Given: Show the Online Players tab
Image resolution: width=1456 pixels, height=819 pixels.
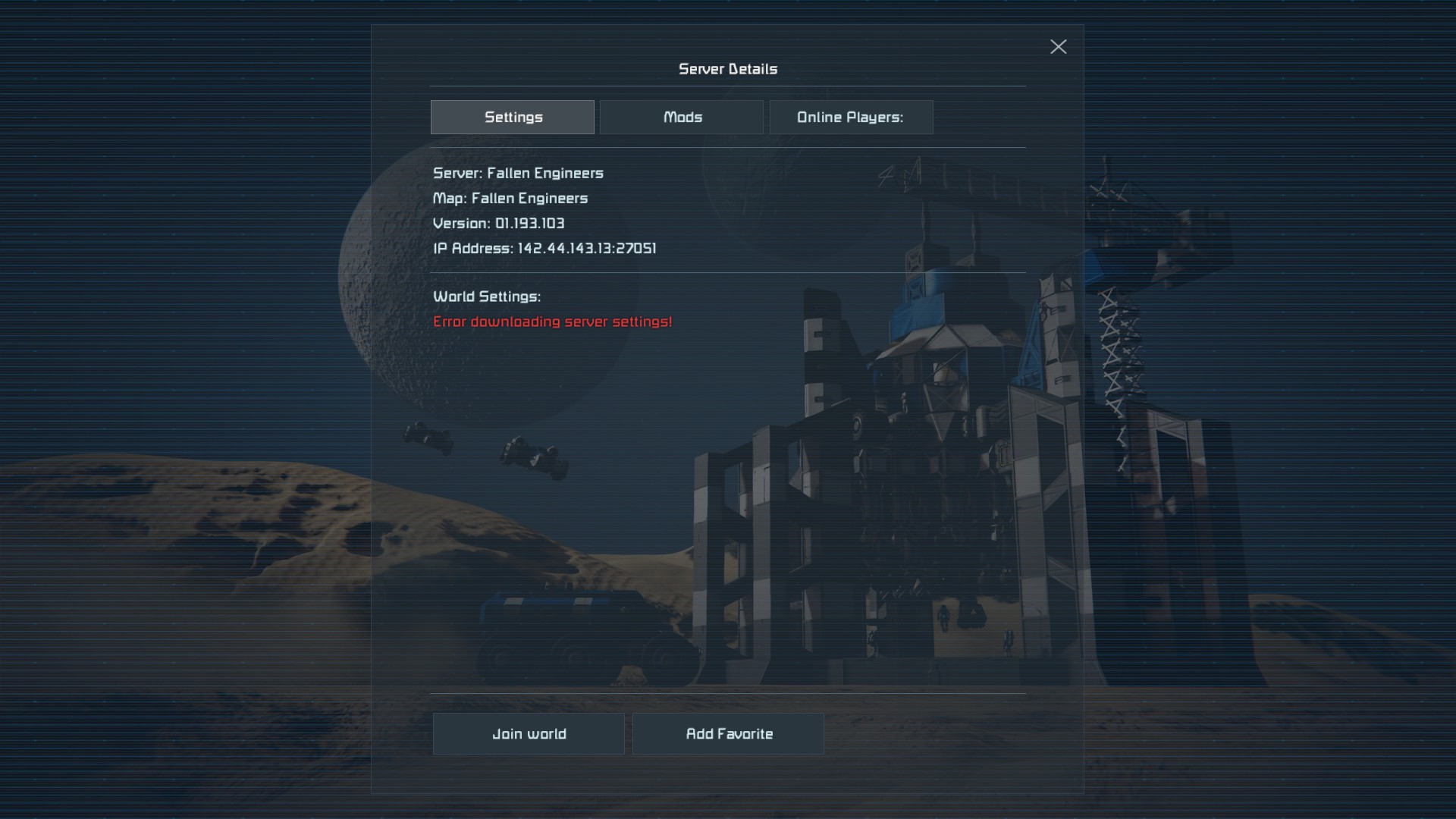Looking at the screenshot, I should 851,118.
